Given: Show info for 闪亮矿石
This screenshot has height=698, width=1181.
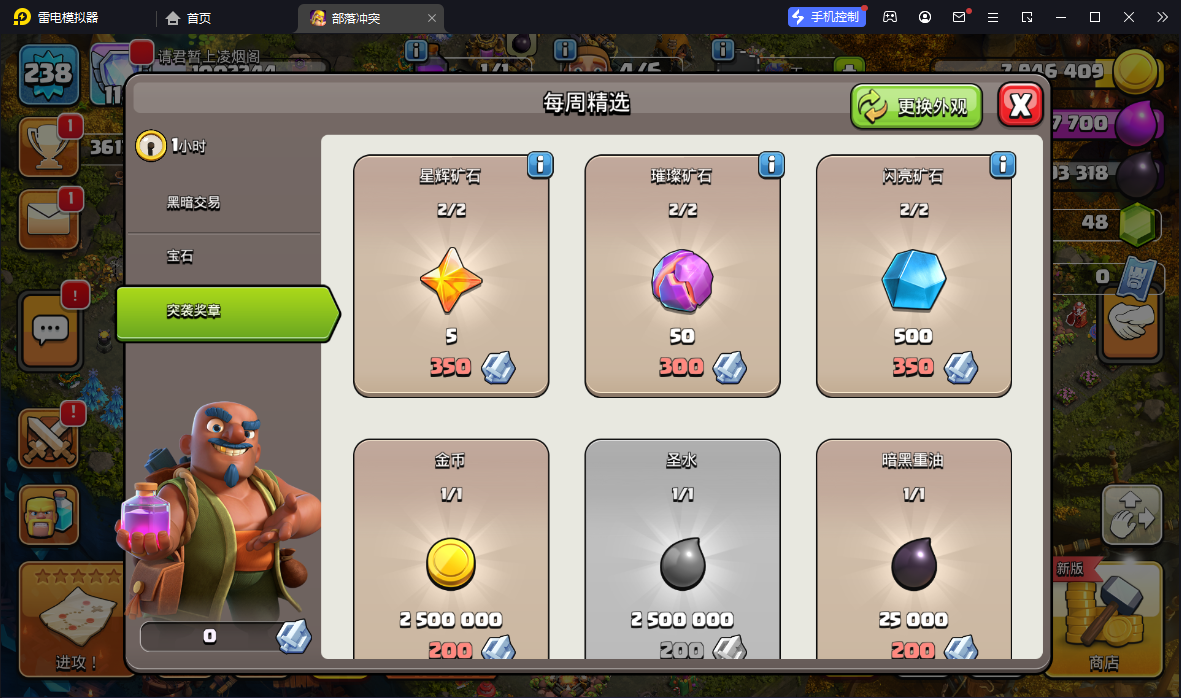Looking at the screenshot, I should pyautogui.click(x=1002, y=164).
